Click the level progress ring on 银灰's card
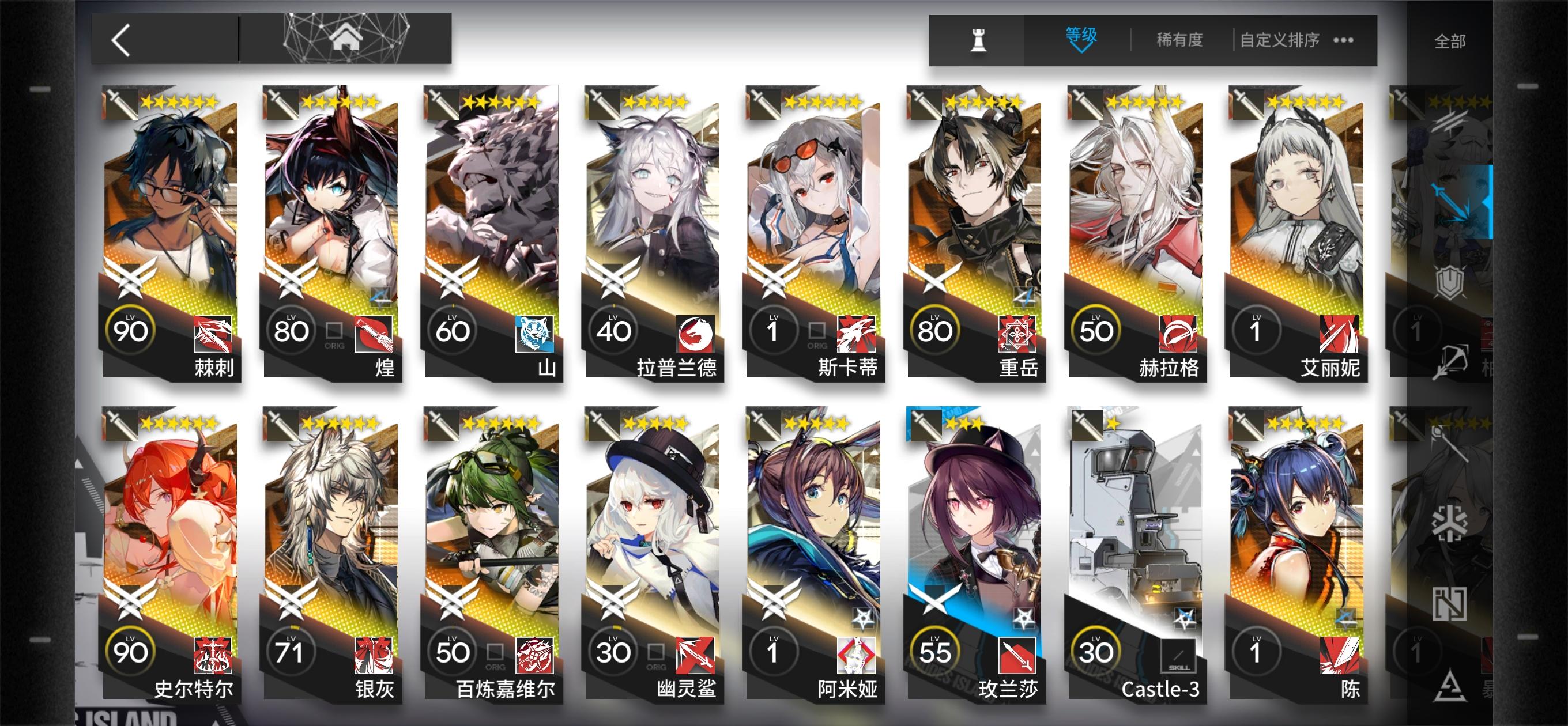1568x726 pixels. coord(293,650)
